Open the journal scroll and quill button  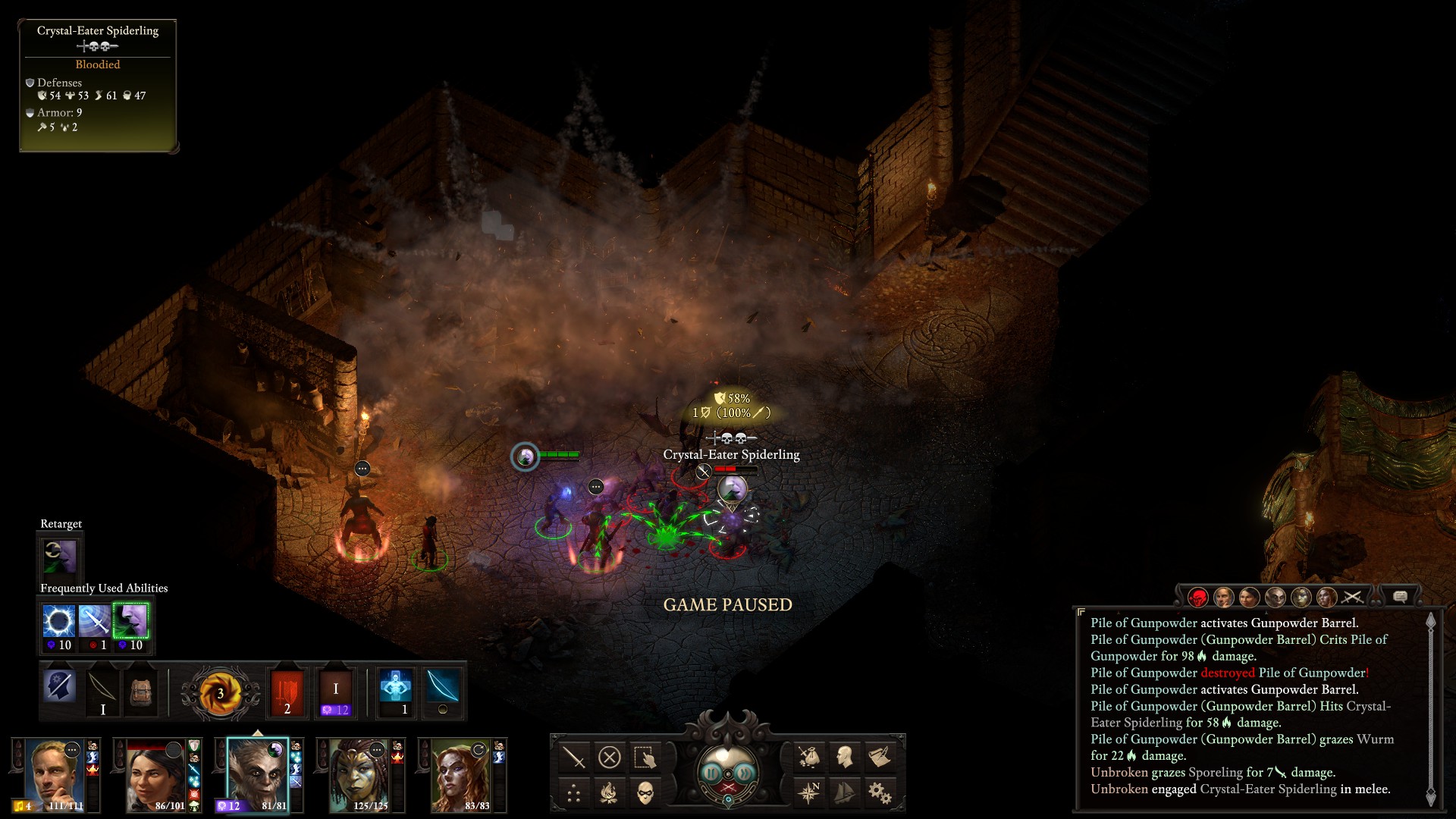pyautogui.click(x=880, y=757)
